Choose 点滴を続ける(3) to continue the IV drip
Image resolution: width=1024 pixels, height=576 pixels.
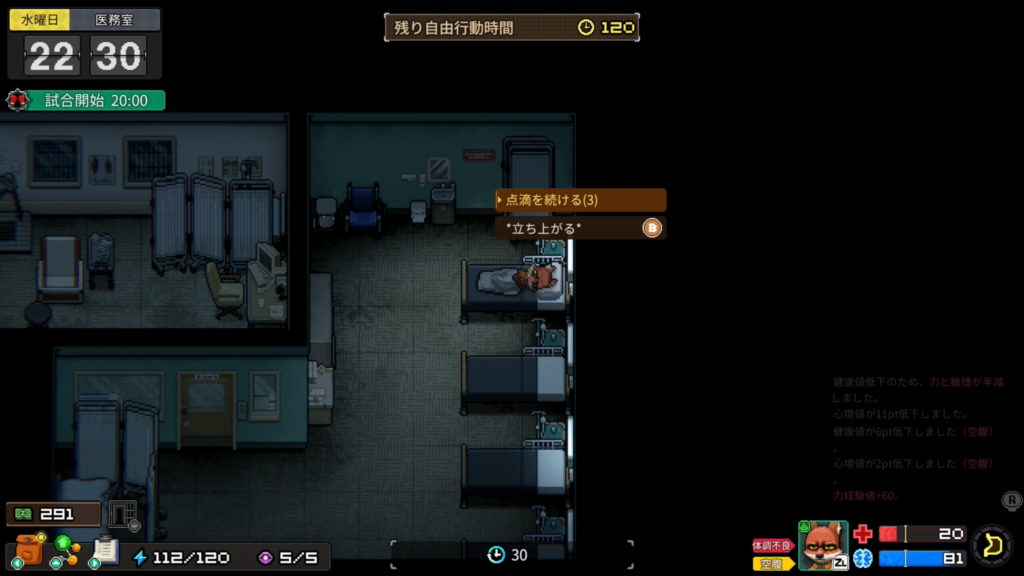pos(580,200)
